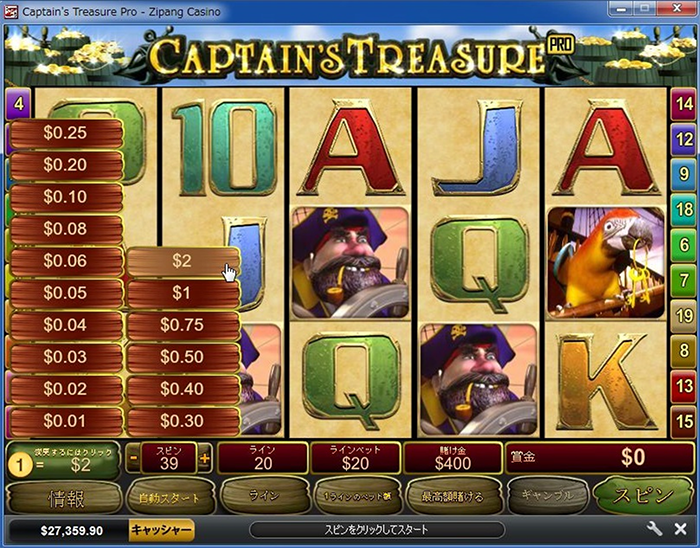The height and width of the screenshot is (548, 700).
Task: Choose the $1 coin value
Action: point(182,293)
